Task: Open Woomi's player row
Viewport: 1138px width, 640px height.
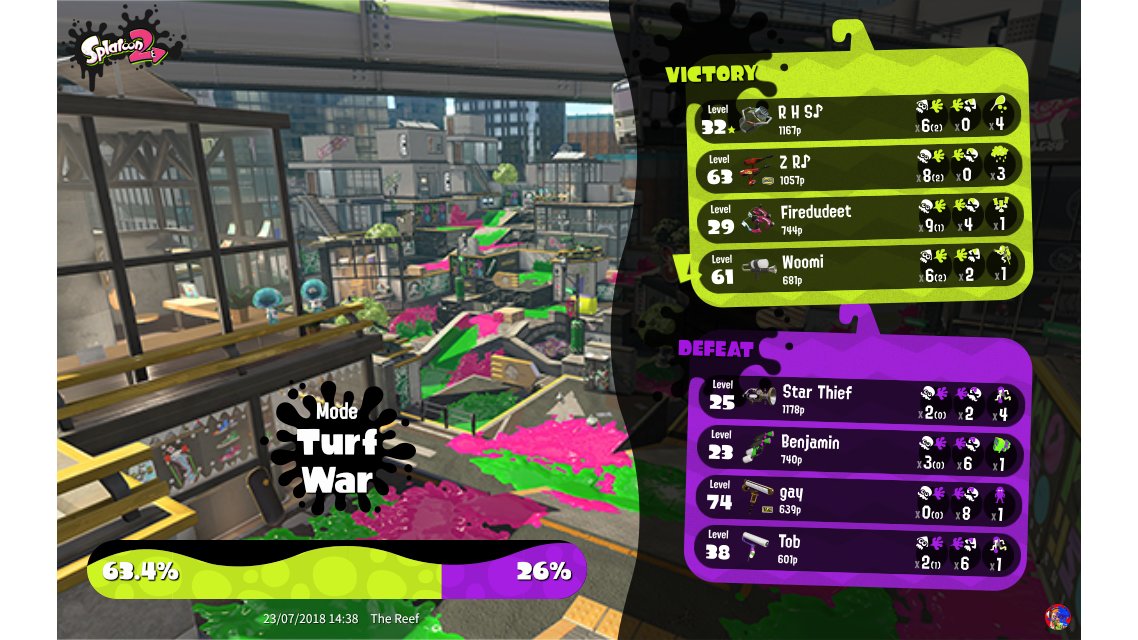Action: 858,269
